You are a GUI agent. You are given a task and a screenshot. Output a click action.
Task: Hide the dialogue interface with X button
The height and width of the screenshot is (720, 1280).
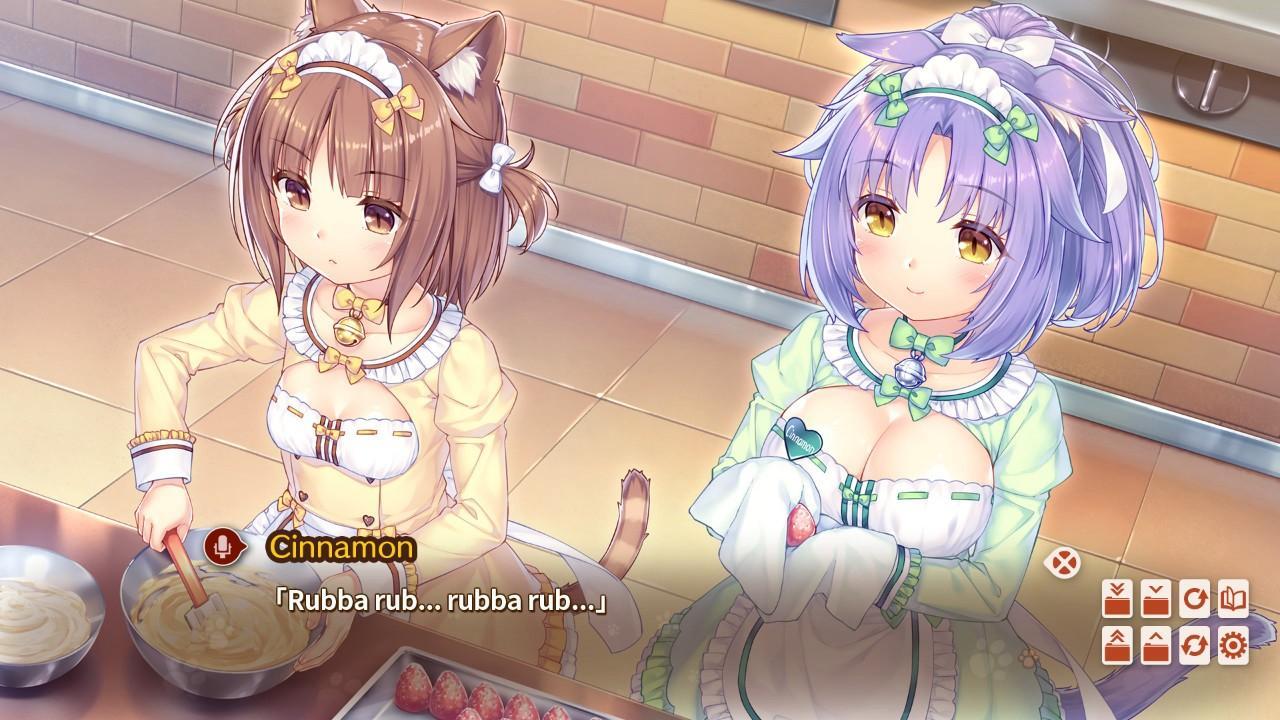[1064, 562]
